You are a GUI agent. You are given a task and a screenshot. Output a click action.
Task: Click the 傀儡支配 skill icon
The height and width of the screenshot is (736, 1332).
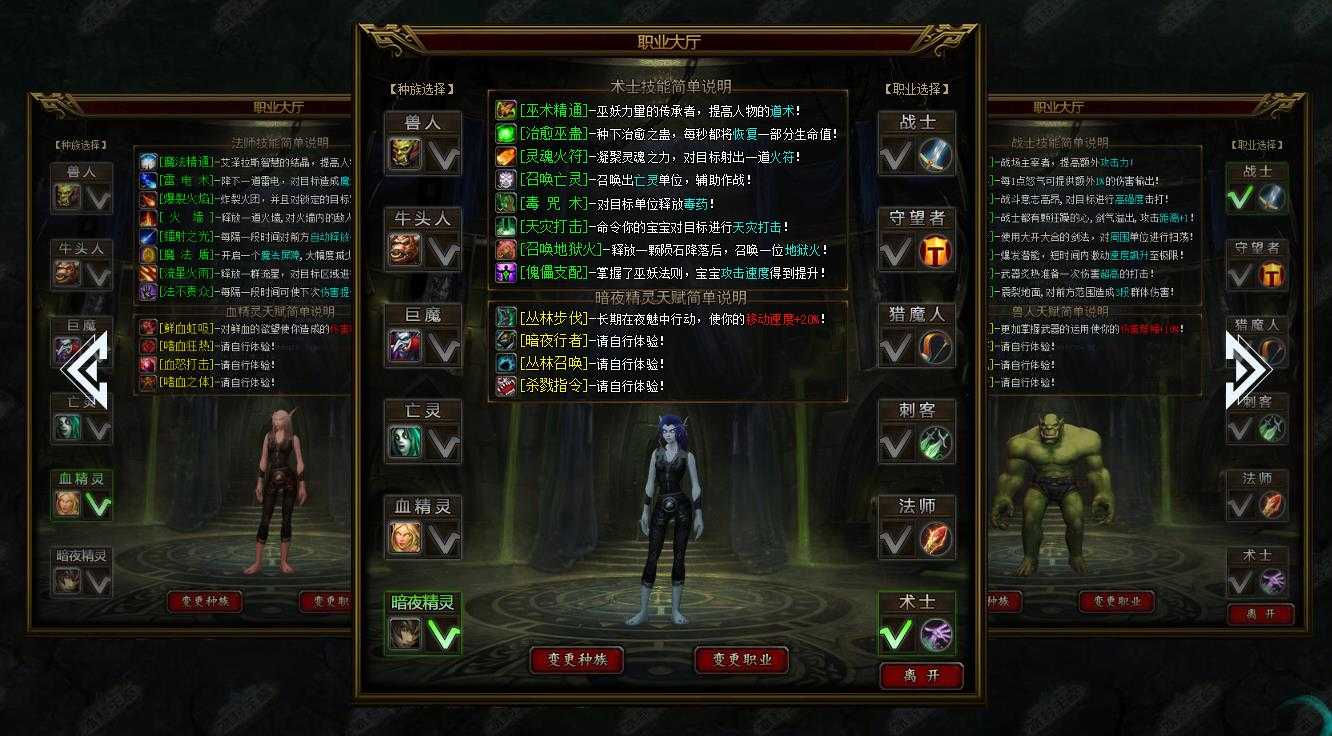[x=506, y=274]
